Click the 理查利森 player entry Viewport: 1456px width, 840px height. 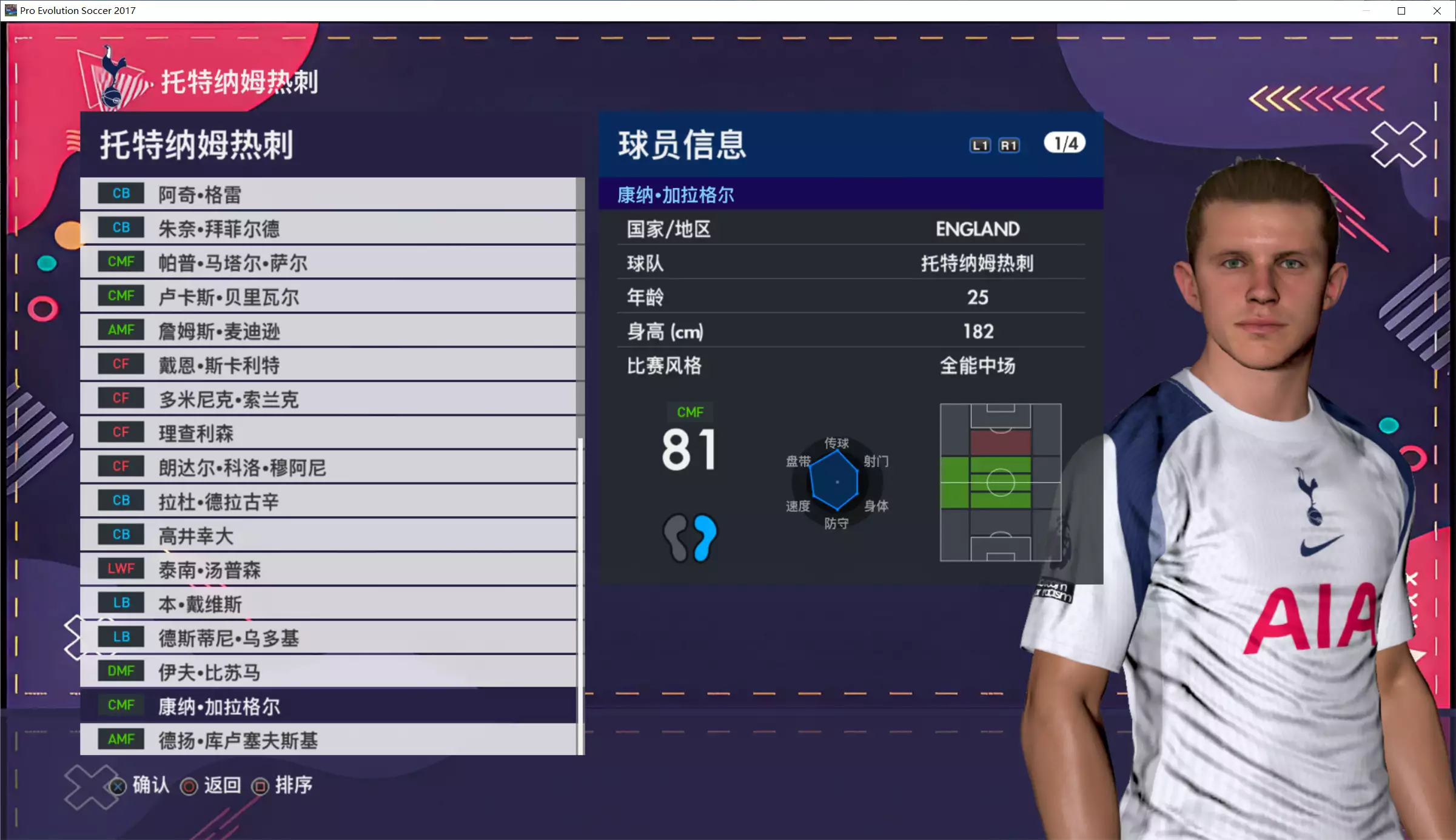point(327,433)
